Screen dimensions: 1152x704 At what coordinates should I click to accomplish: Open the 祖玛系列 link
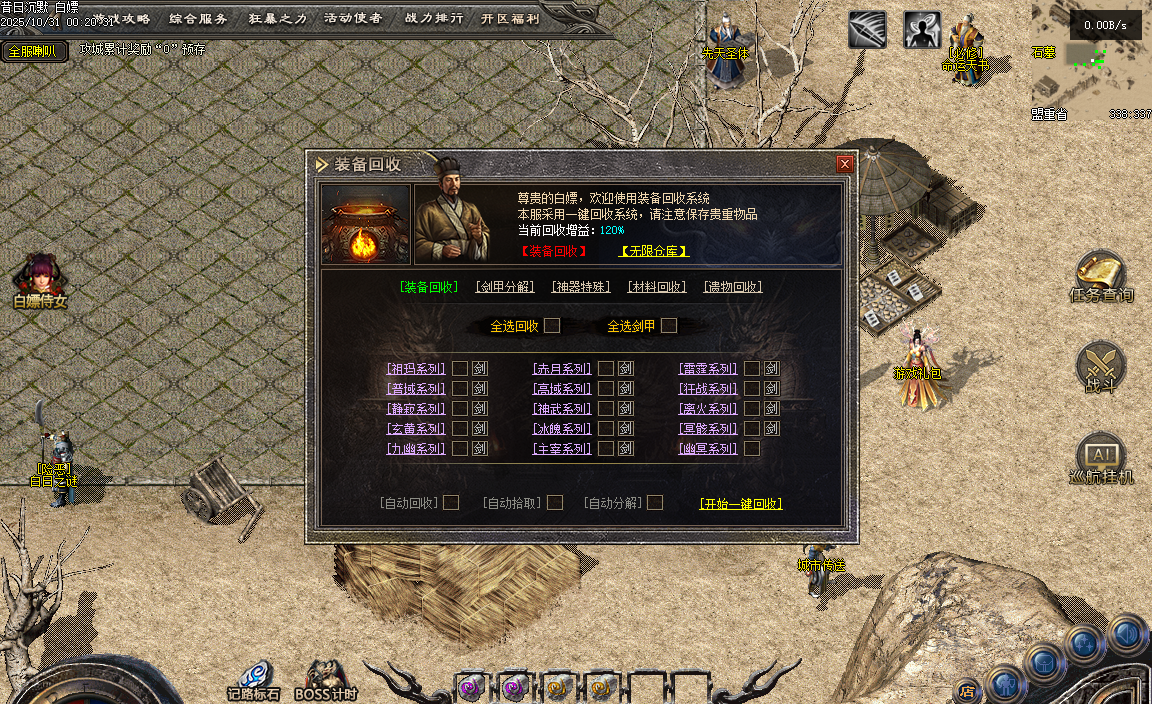click(416, 369)
